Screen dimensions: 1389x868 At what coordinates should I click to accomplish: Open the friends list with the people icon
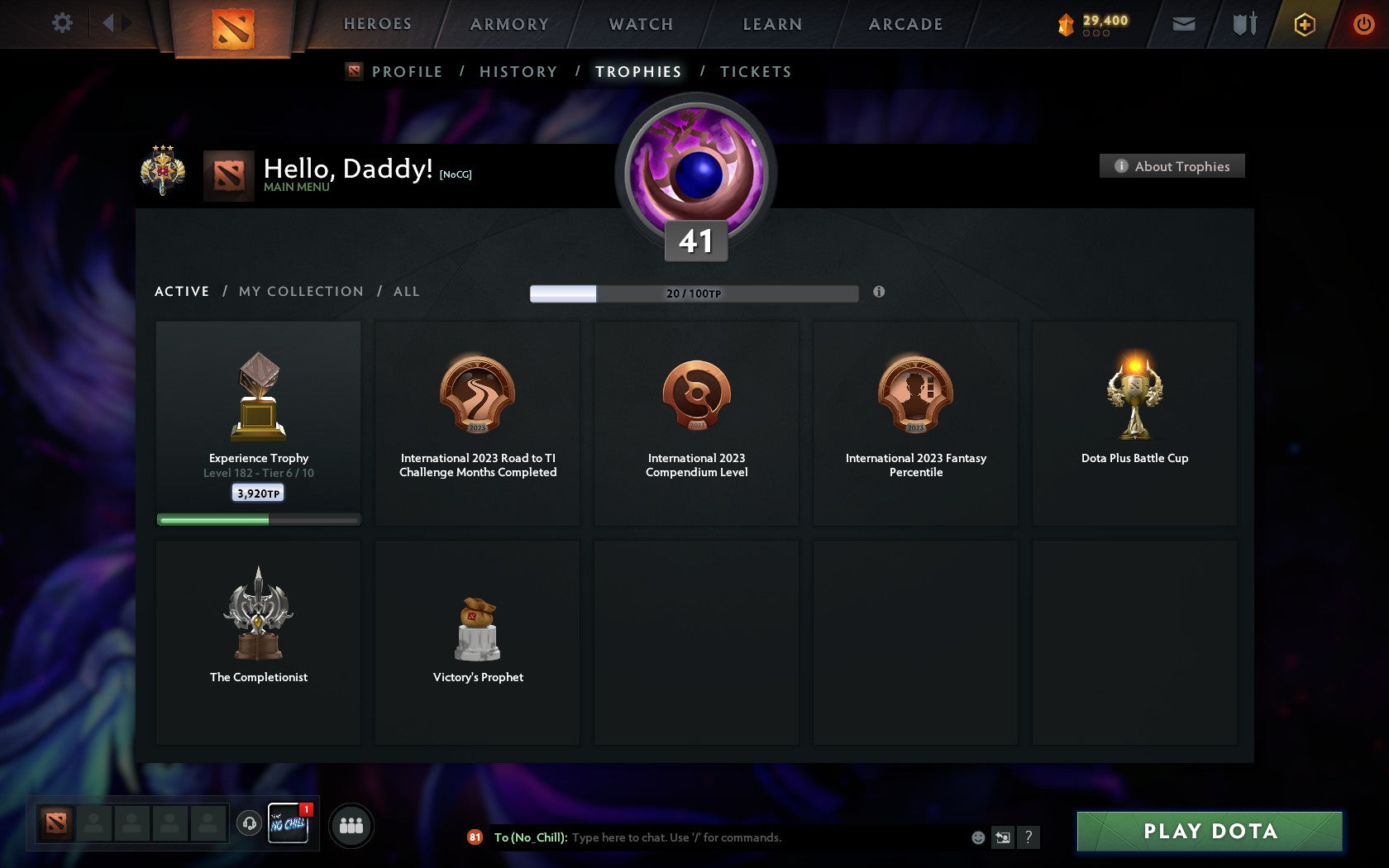point(351,825)
